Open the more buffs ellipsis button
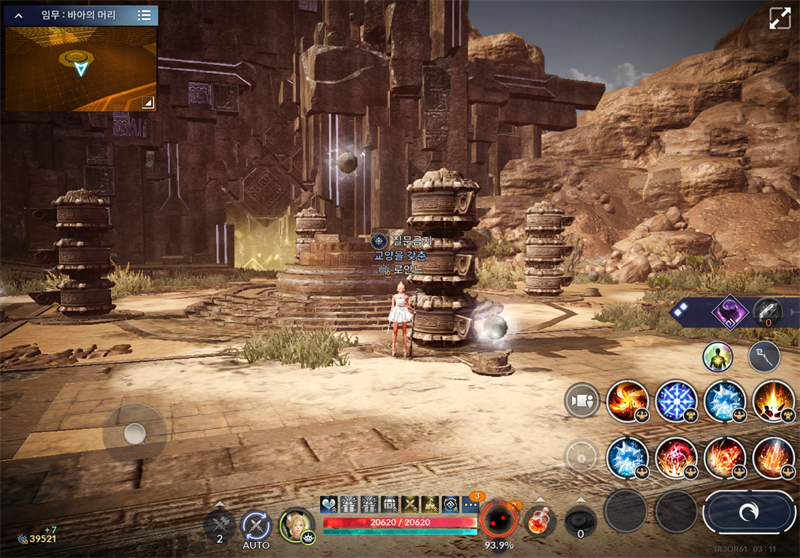800x558 pixels. coord(469,505)
